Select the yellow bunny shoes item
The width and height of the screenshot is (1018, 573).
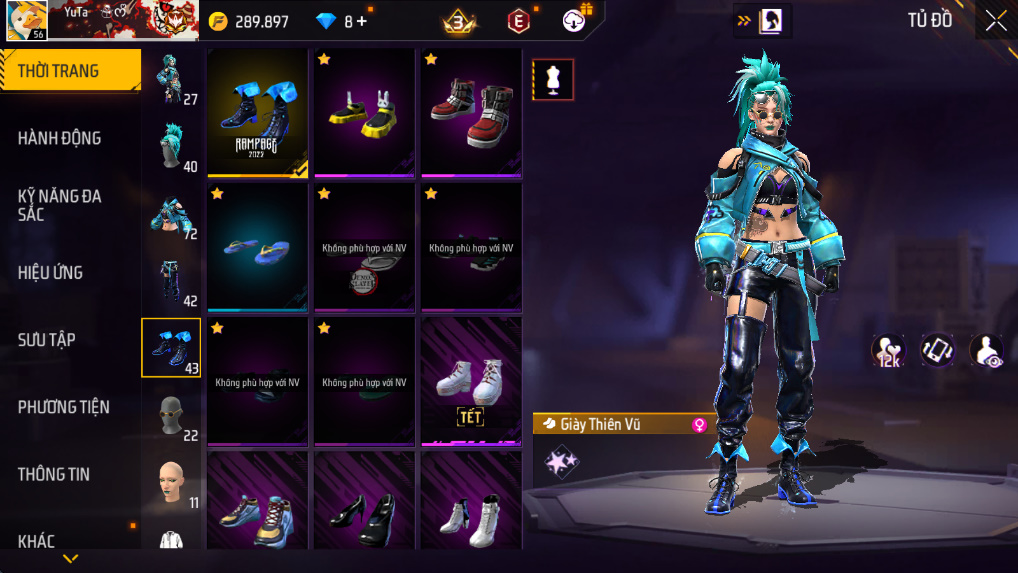[364, 112]
